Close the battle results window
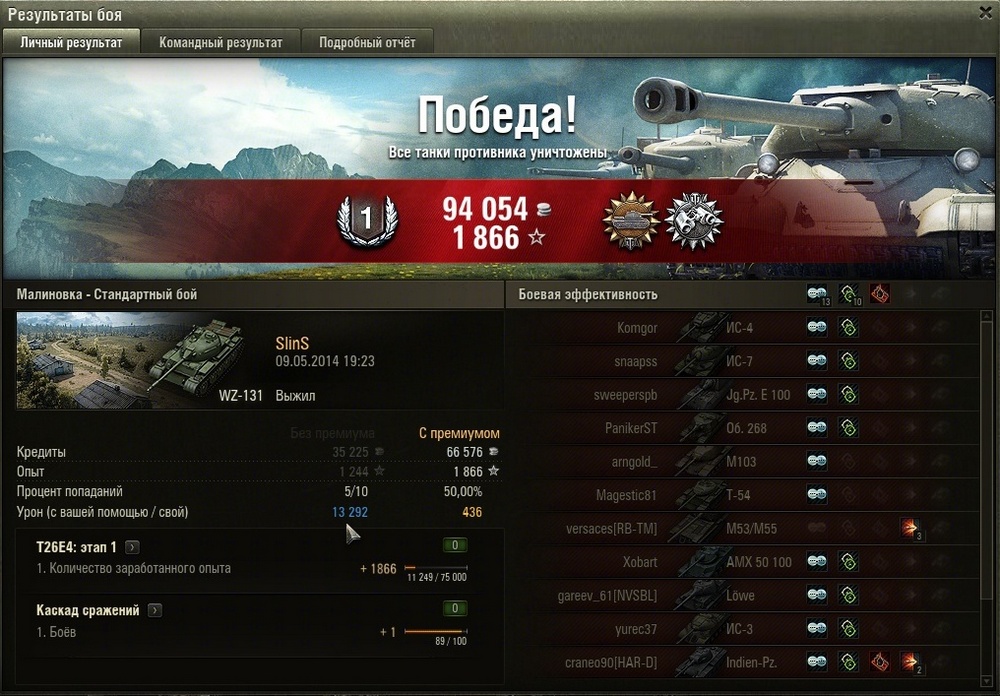The height and width of the screenshot is (696, 1000). point(982,12)
